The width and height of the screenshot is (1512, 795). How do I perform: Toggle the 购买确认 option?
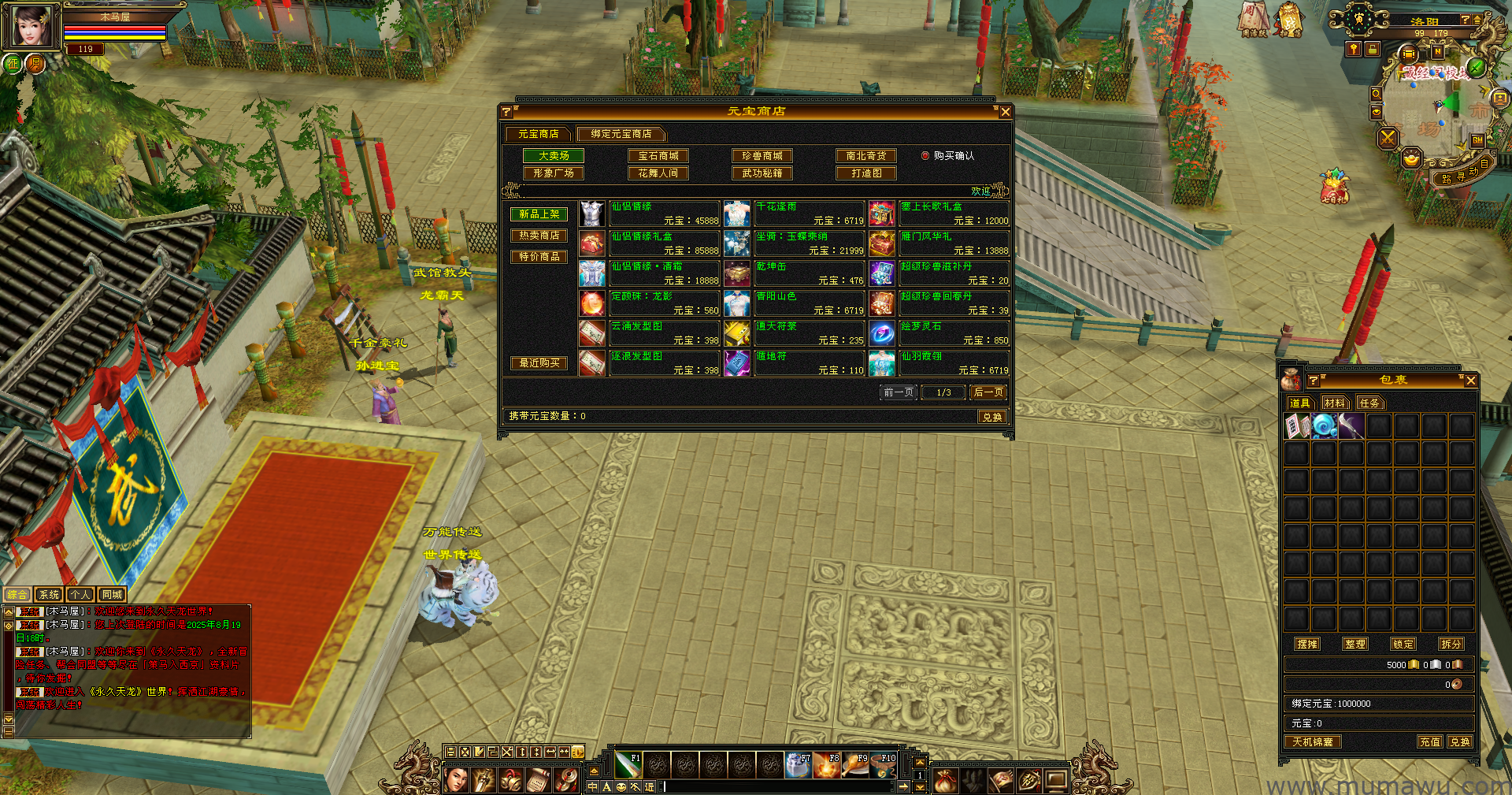926,156
